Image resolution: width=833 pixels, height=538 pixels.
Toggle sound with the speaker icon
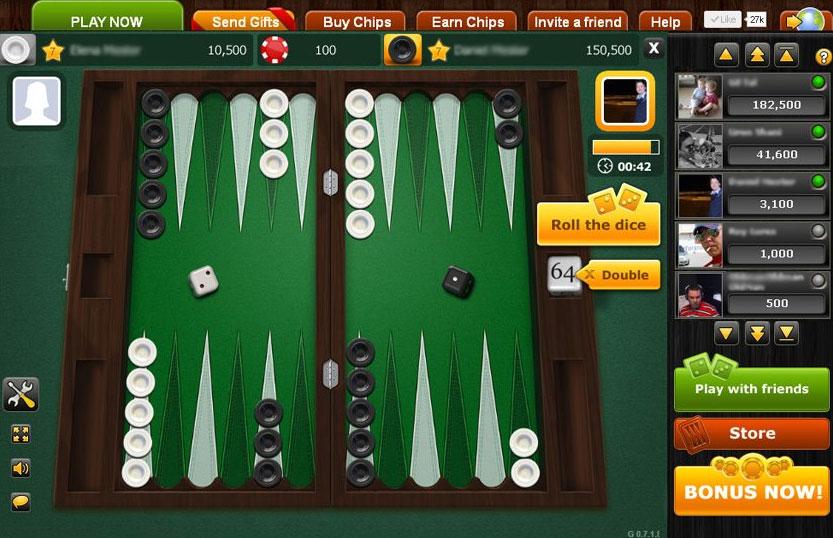click(20, 467)
